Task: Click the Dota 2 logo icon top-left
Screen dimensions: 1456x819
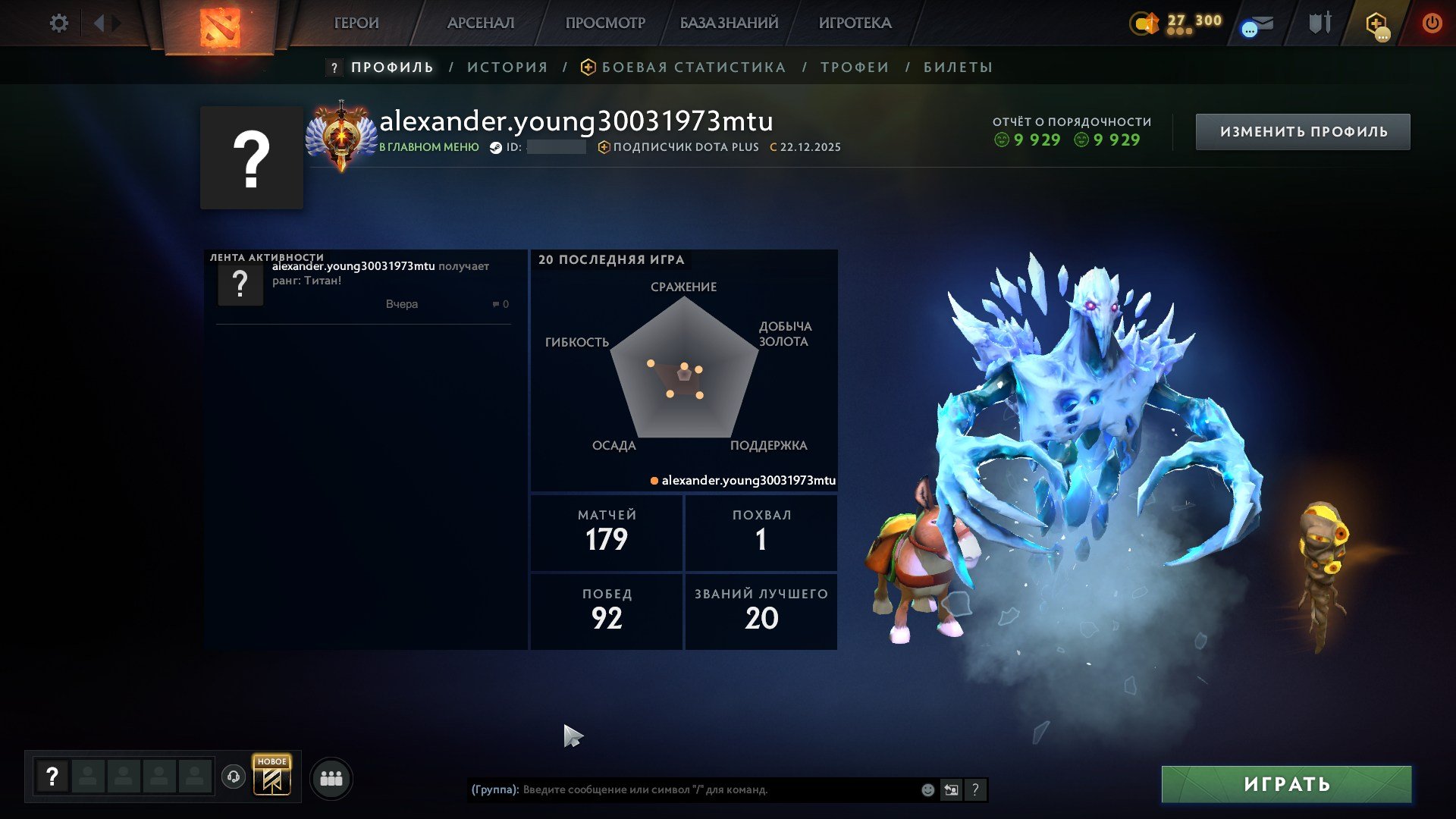Action: [220, 27]
